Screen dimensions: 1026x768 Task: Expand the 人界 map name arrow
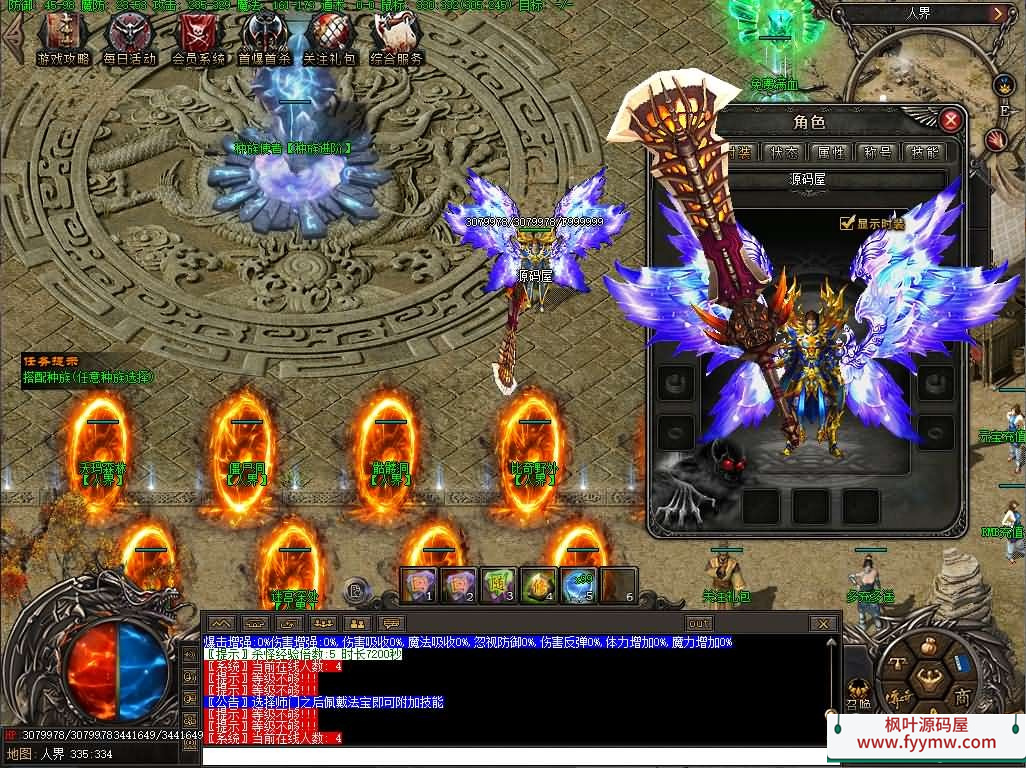998,14
